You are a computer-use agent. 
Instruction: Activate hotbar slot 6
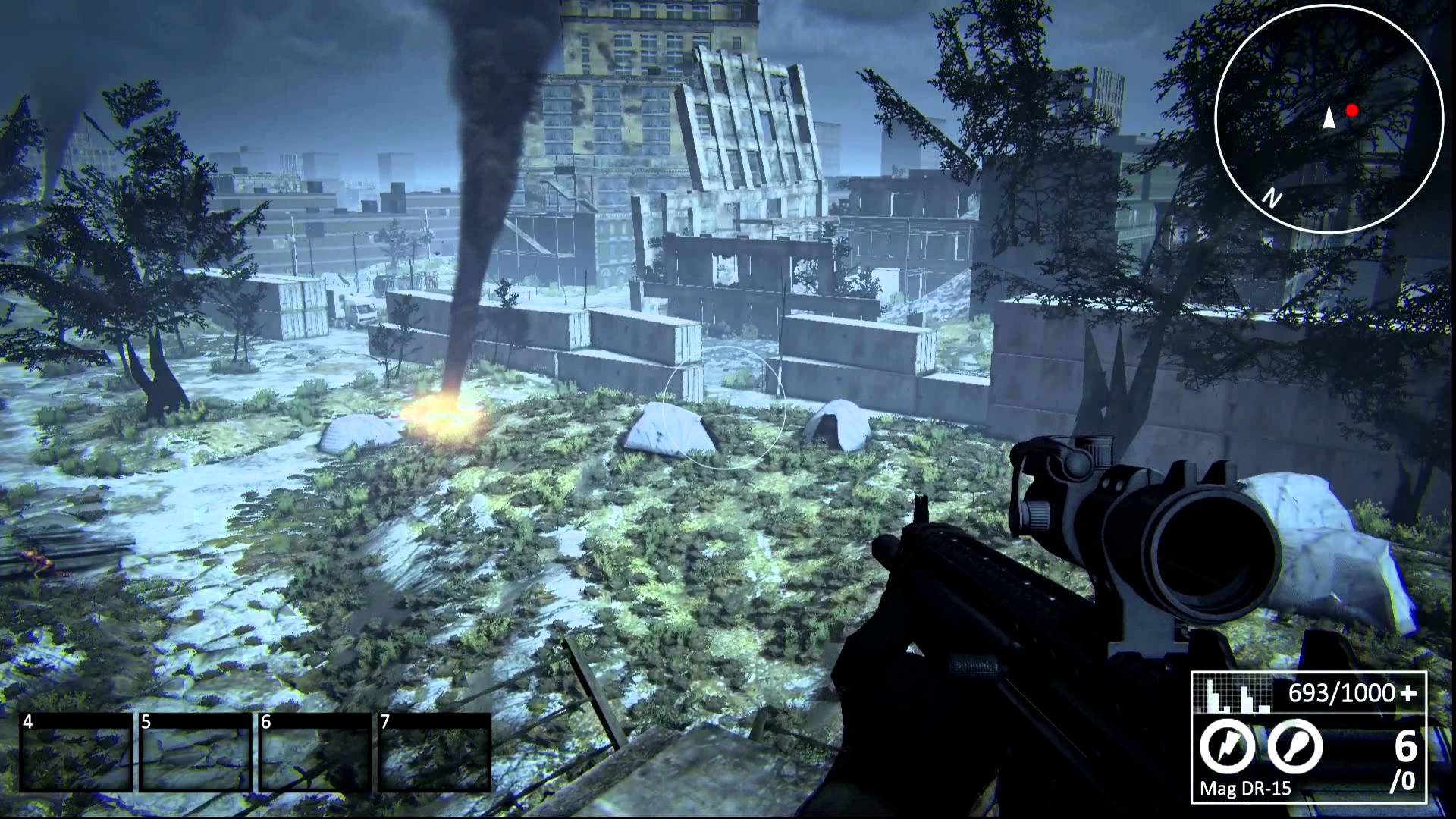click(315, 752)
